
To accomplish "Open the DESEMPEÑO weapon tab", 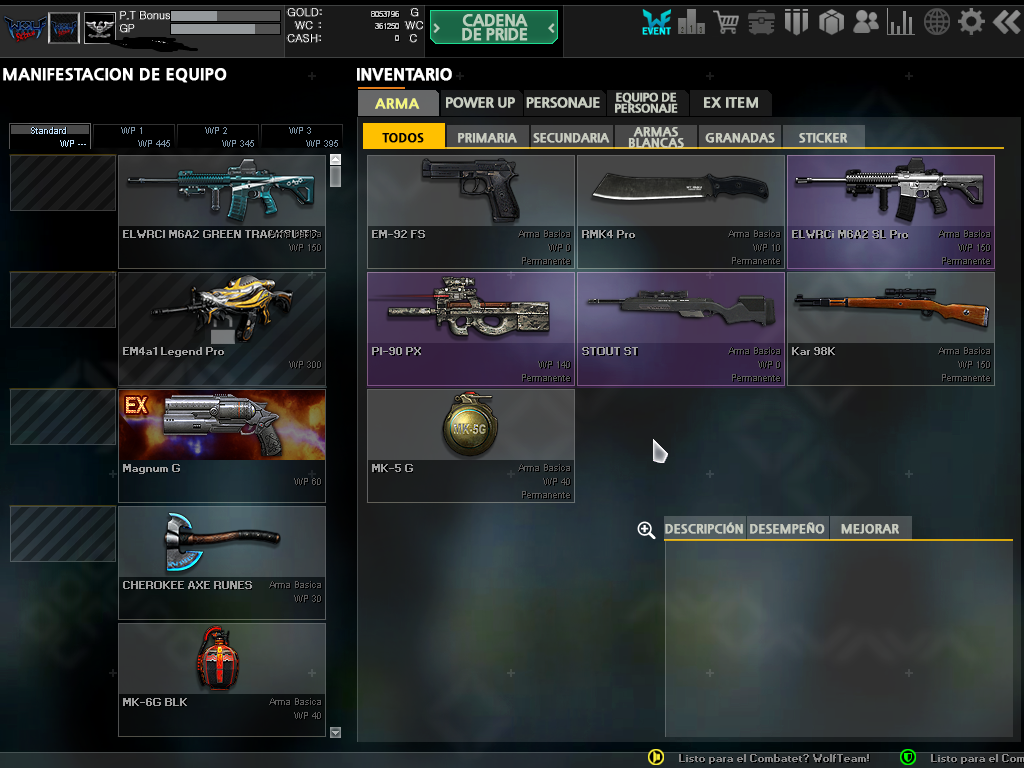I will (x=788, y=529).
